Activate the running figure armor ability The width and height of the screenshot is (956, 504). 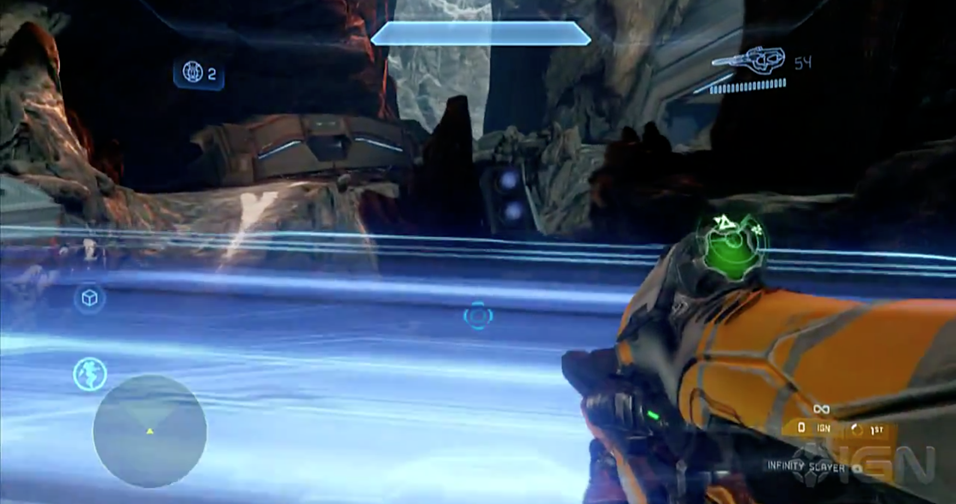click(90, 374)
